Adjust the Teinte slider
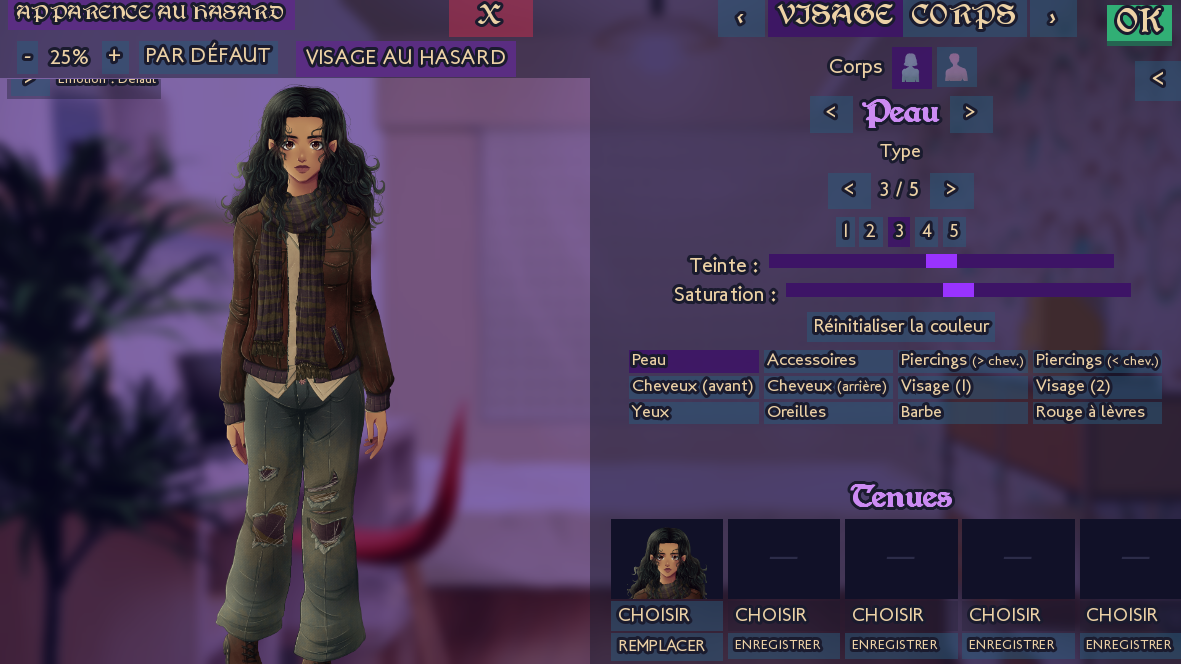The image size is (1181, 664). [x=941, y=261]
